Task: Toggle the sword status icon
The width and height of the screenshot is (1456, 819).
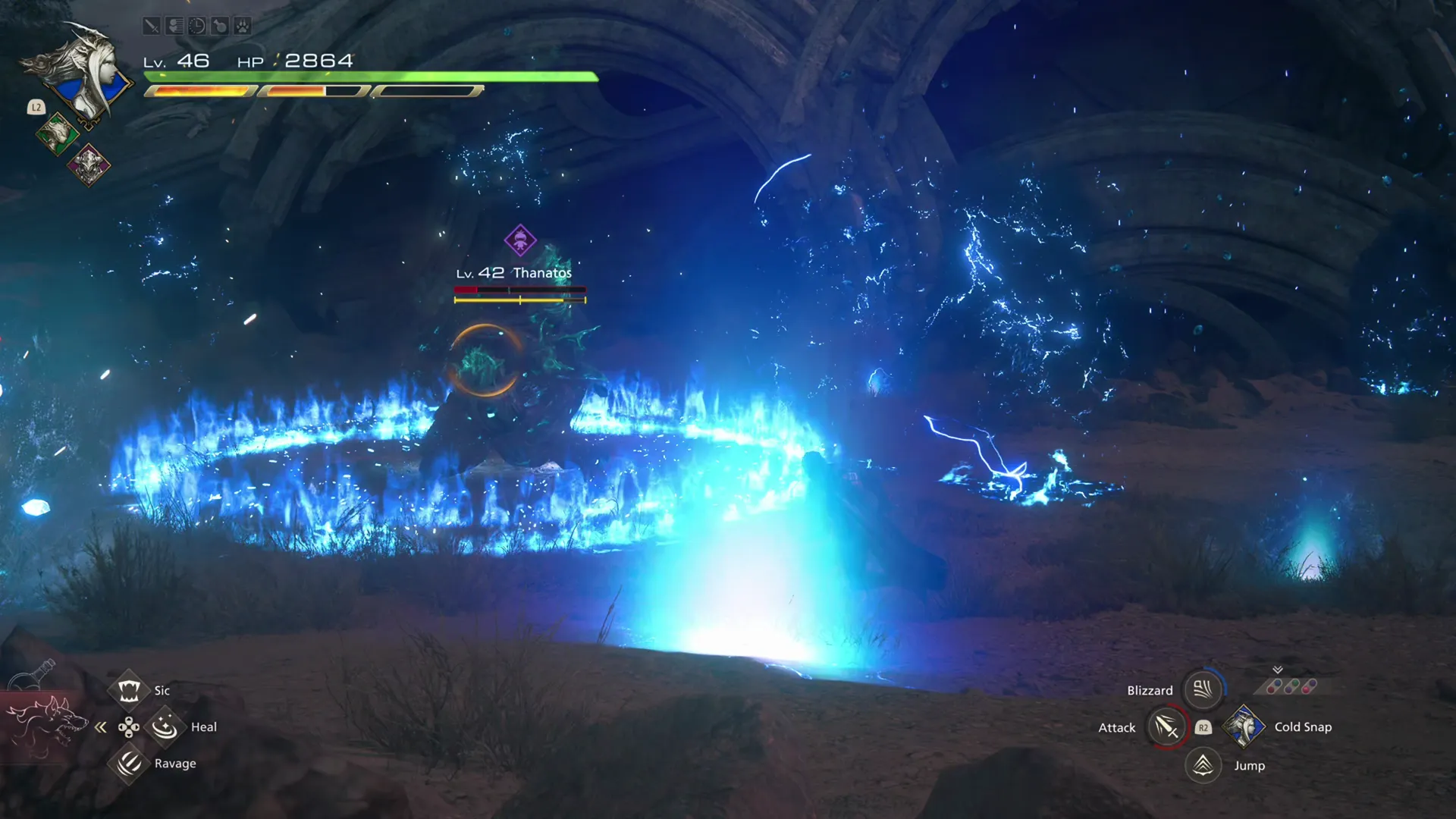Action: point(152,27)
